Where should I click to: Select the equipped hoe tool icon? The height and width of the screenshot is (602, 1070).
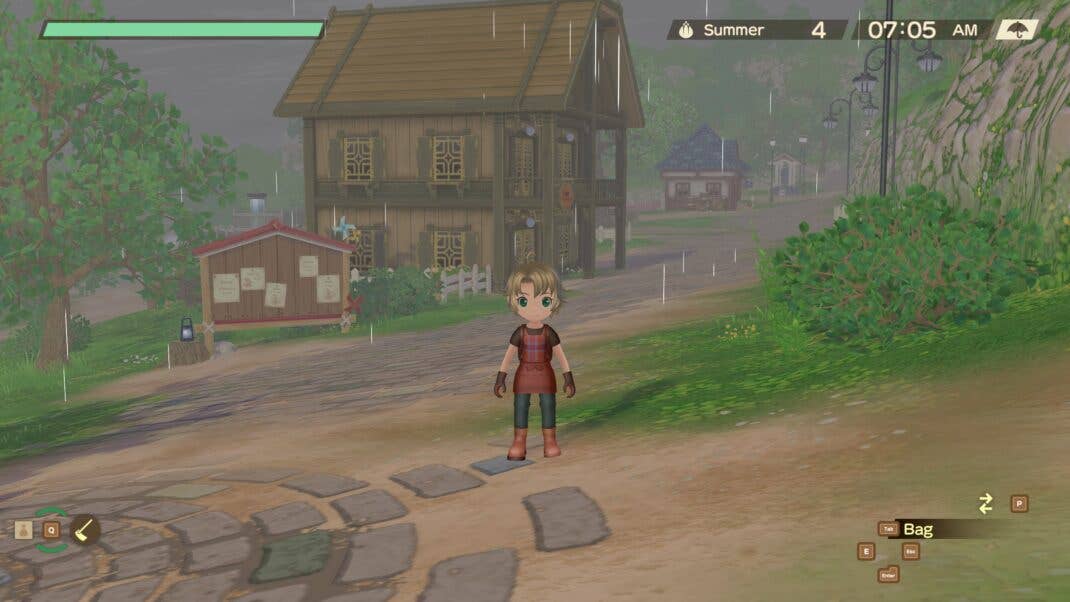85,529
